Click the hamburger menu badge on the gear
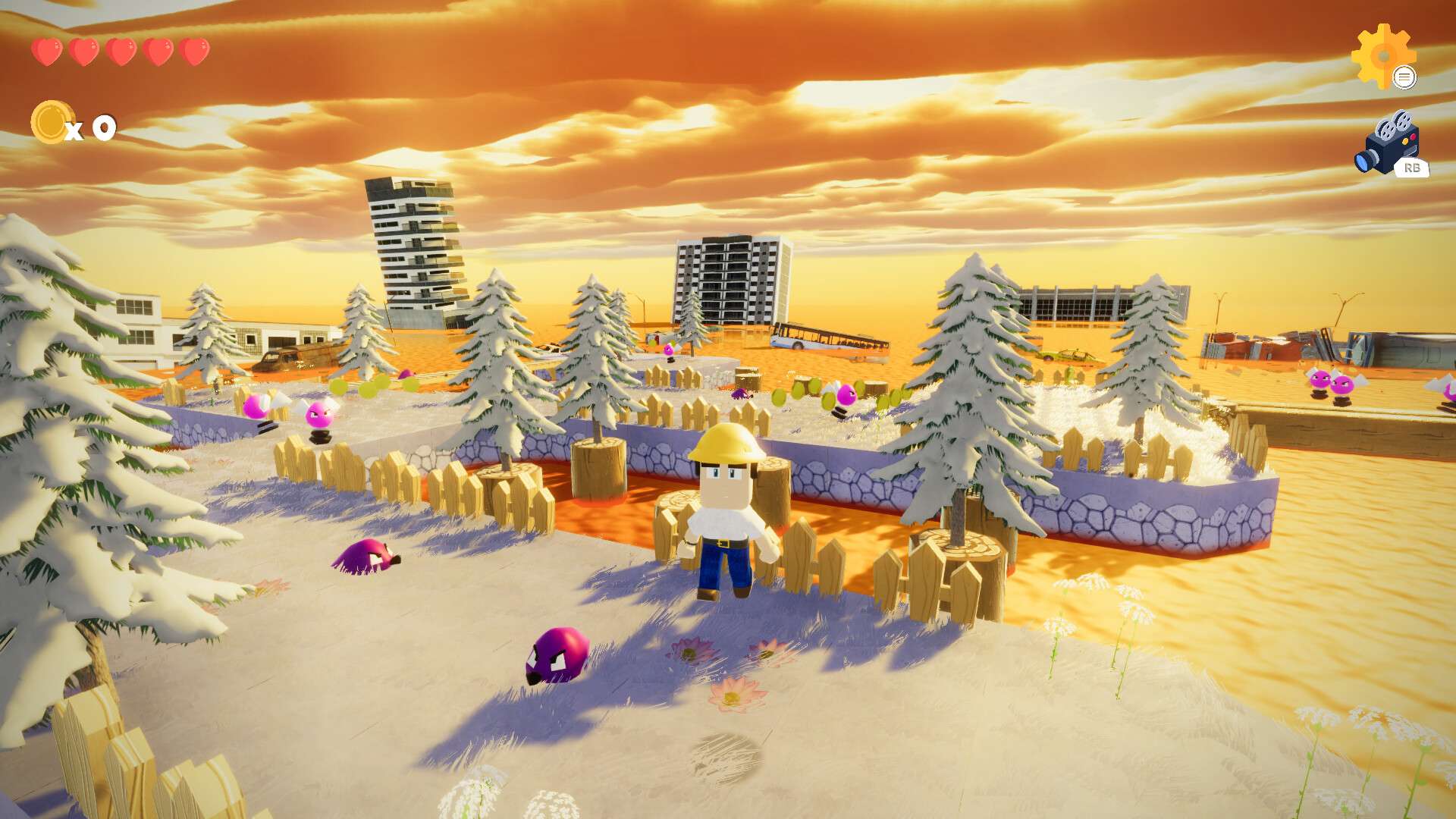This screenshot has height=819, width=1456. (1406, 77)
